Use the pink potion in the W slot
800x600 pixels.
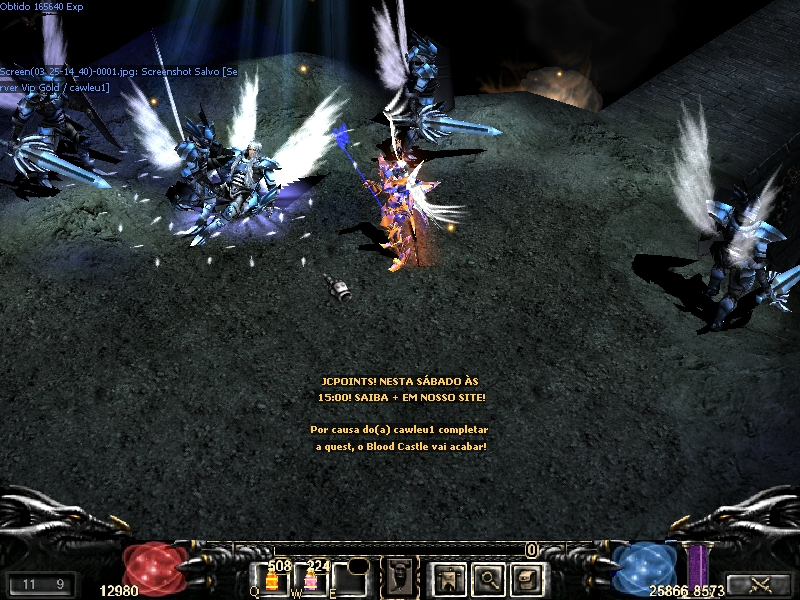pos(310,581)
